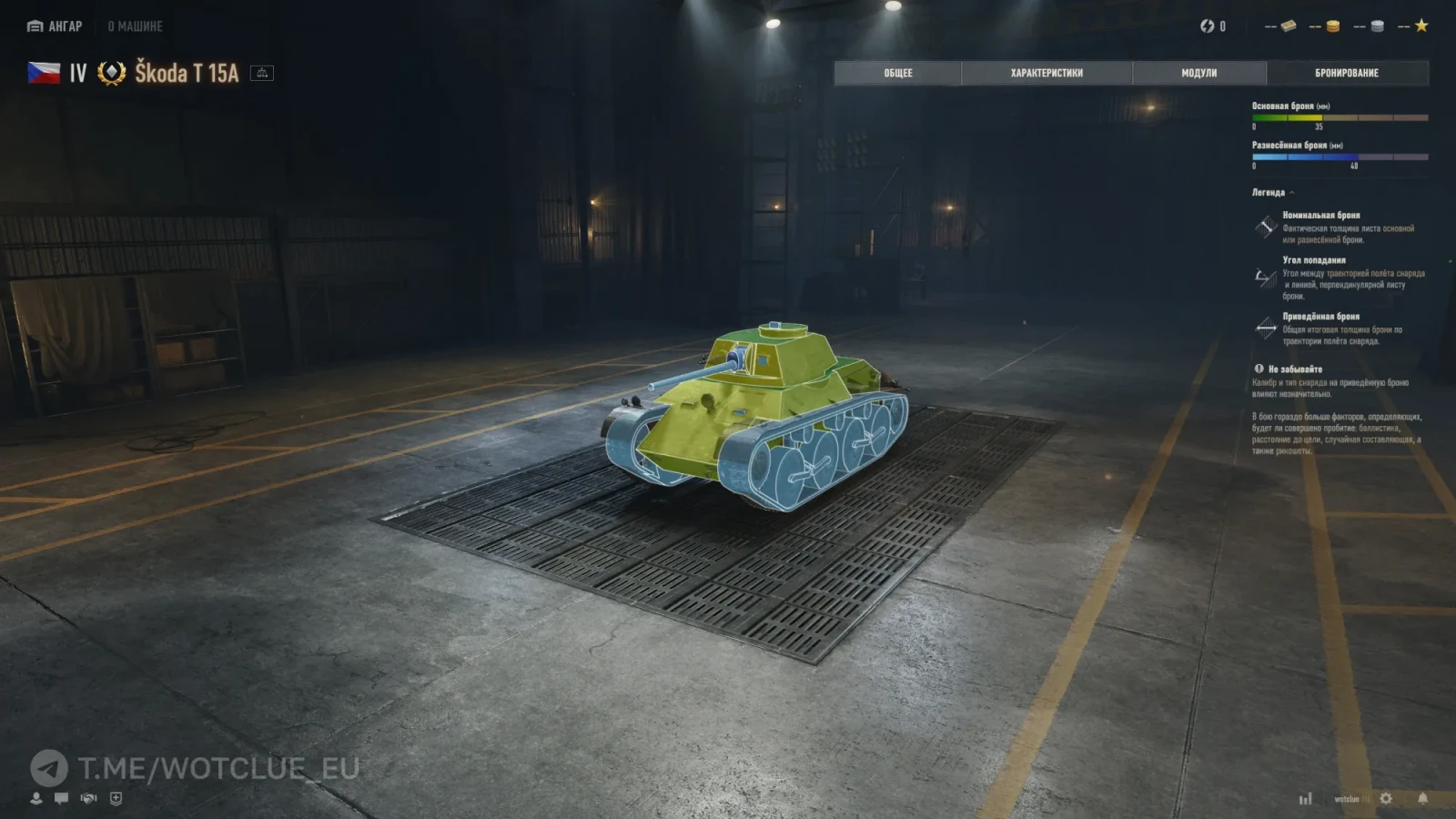Open the chat speech bubble icon
Screen dimensions: 1456x819
pyautogui.click(x=61, y=798)
